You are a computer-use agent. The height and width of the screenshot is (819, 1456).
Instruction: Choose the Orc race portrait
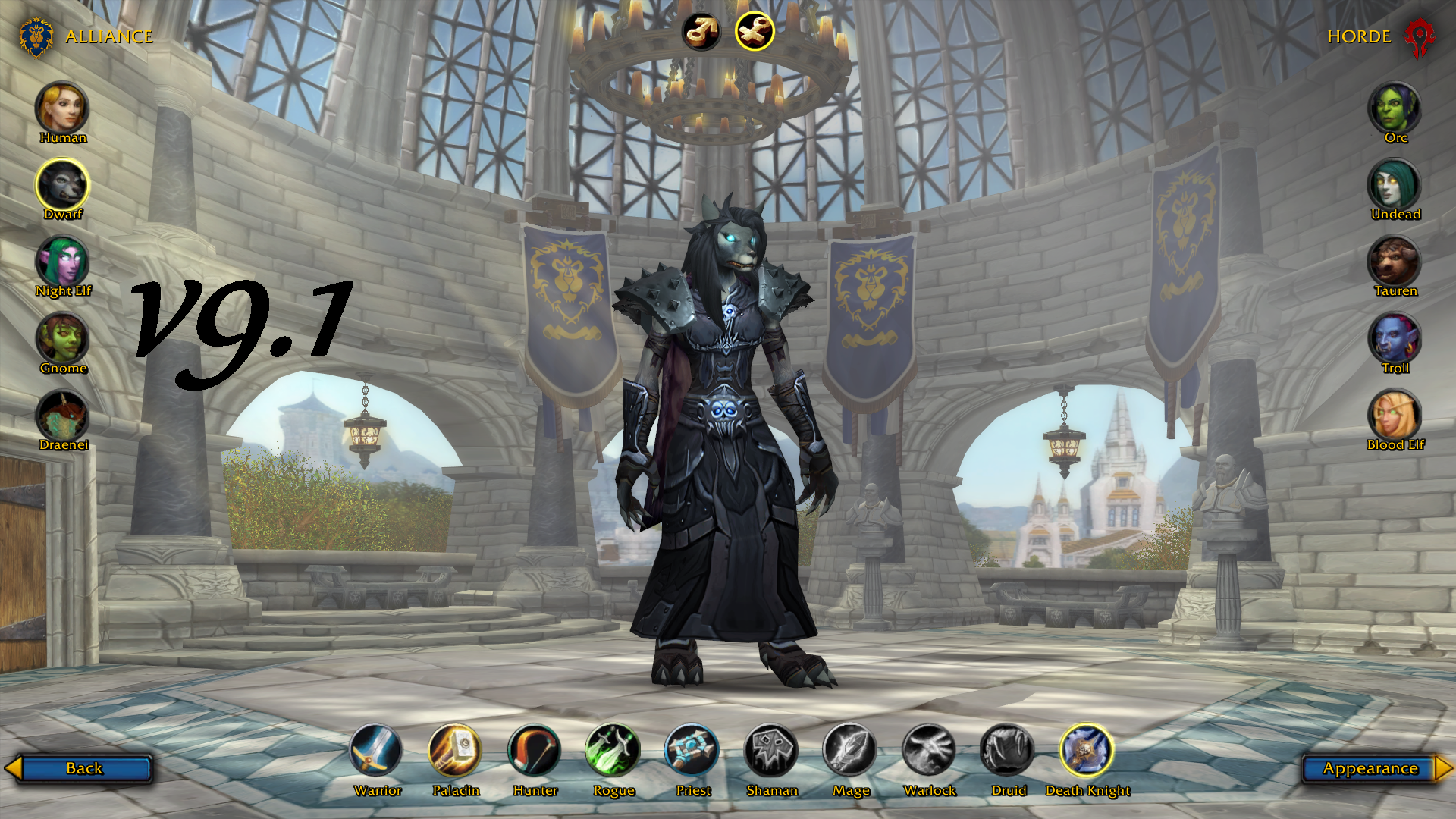pos(1395,108)
